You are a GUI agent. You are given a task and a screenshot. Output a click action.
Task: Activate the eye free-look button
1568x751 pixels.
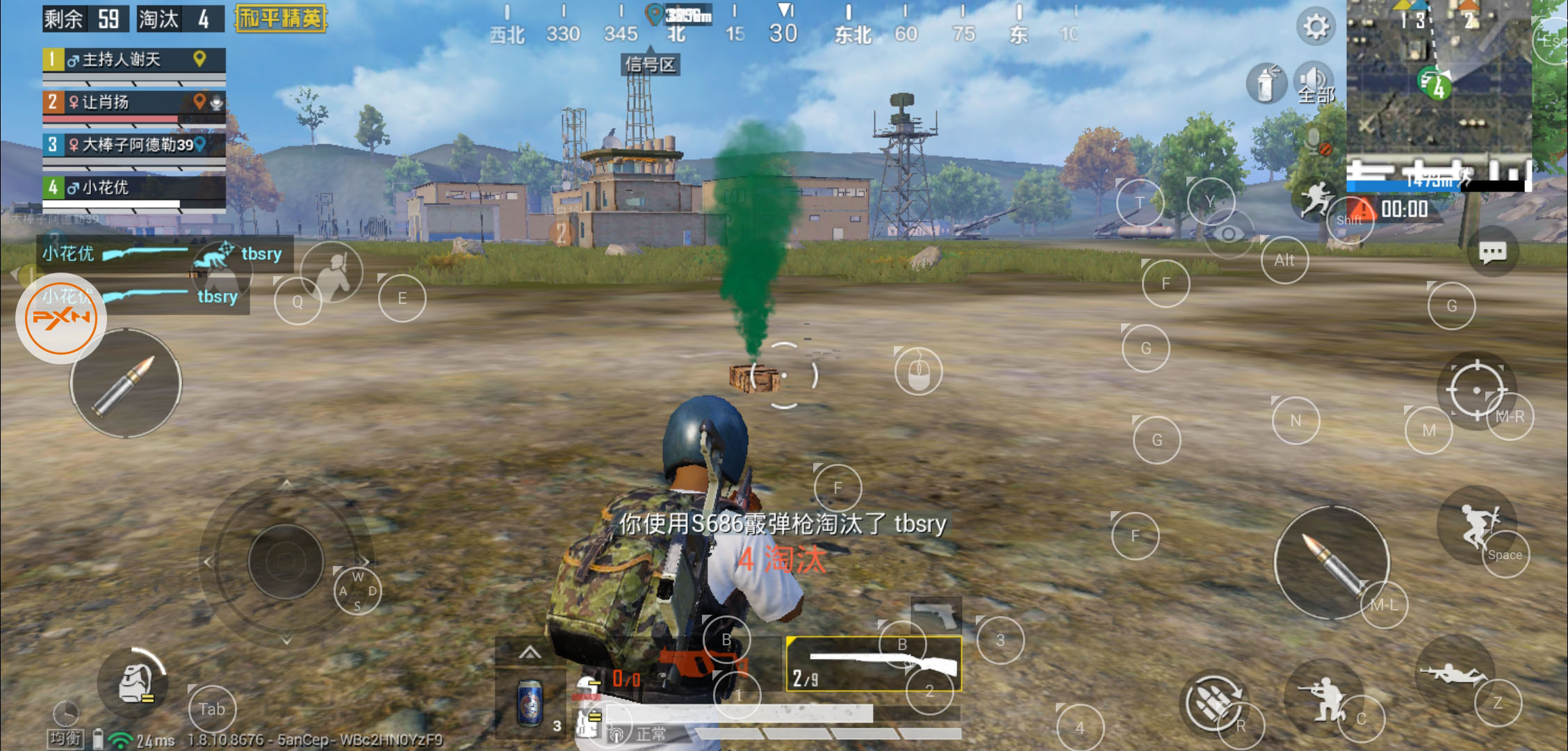pyautogui.click(x=1228, y=234)
